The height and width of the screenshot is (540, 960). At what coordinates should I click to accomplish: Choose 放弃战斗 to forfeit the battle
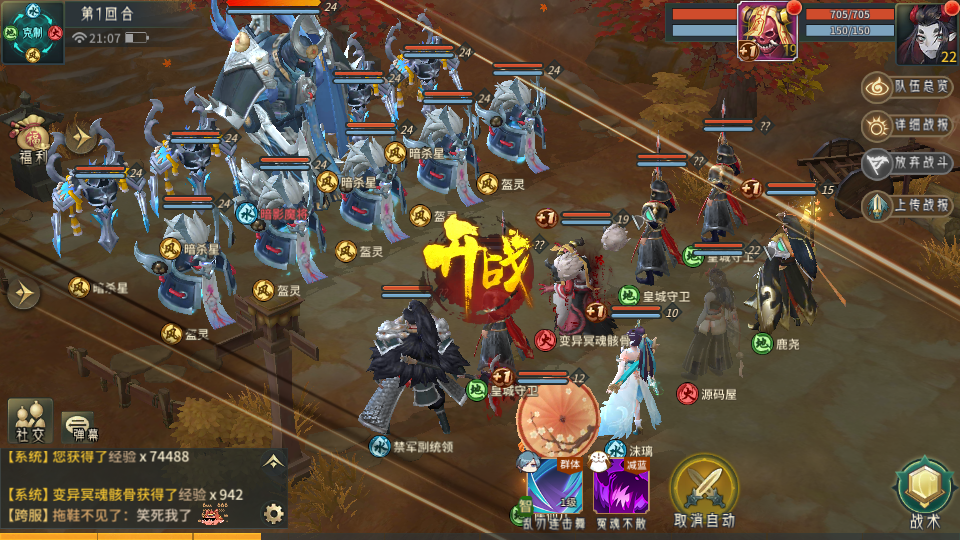click(907, 163)
